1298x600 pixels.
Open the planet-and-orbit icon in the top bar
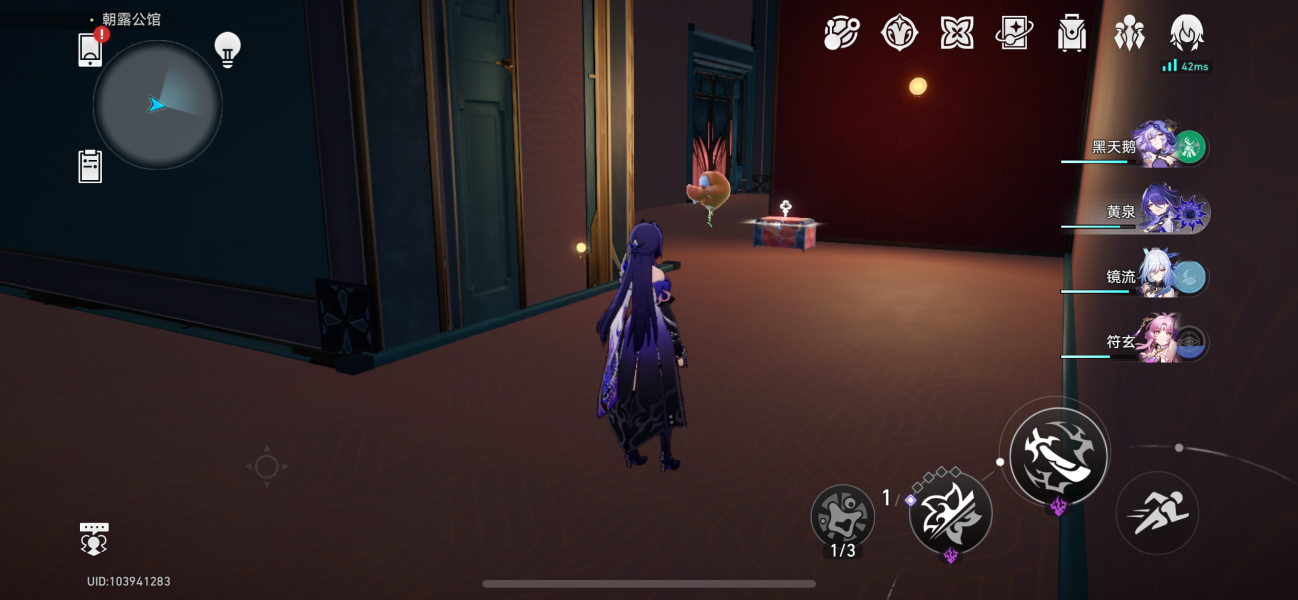(841, 33)
